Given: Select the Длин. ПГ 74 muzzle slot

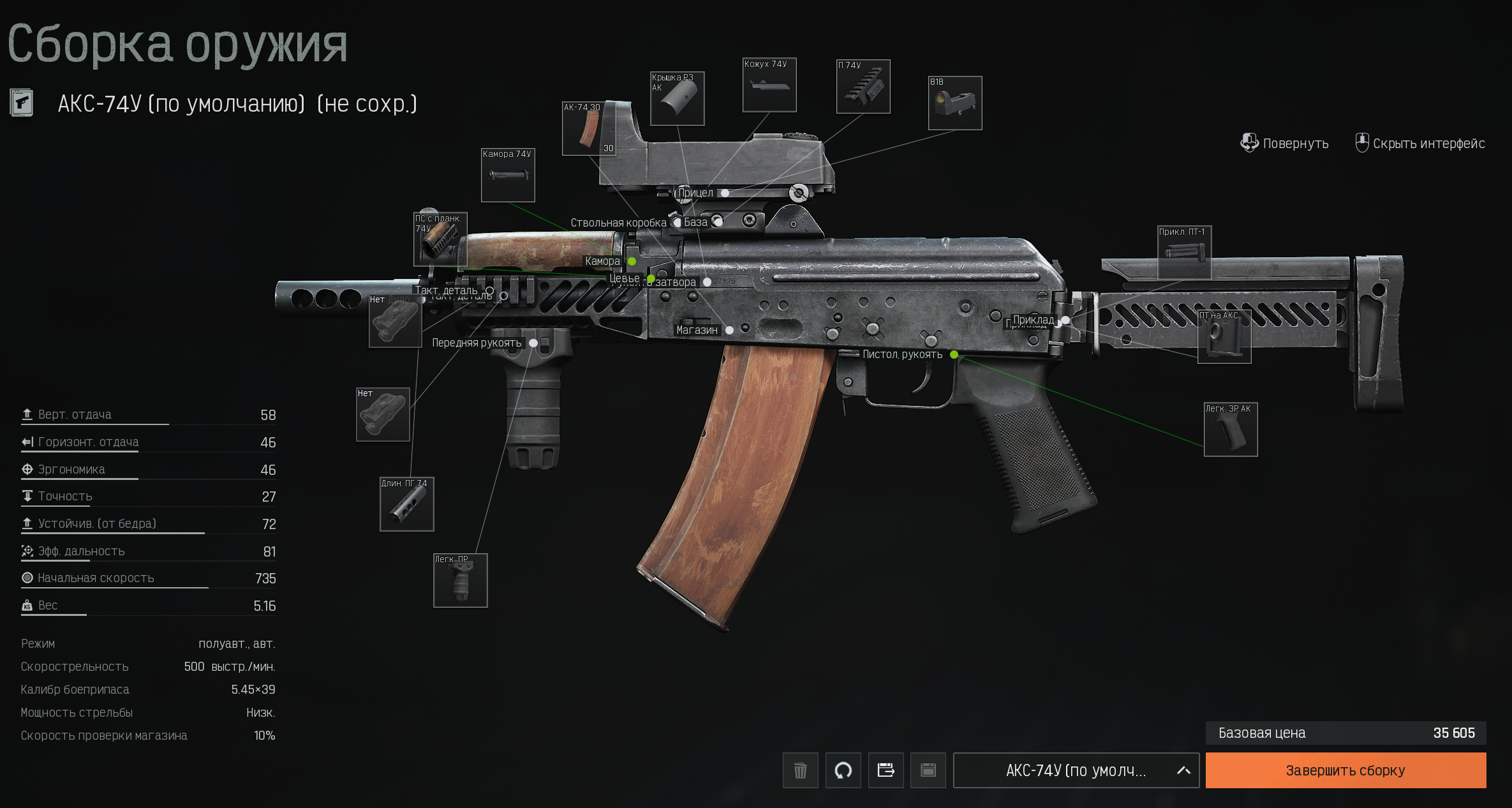Looking at the screenshot, I should pyautogui.click(x=406, y=504).
